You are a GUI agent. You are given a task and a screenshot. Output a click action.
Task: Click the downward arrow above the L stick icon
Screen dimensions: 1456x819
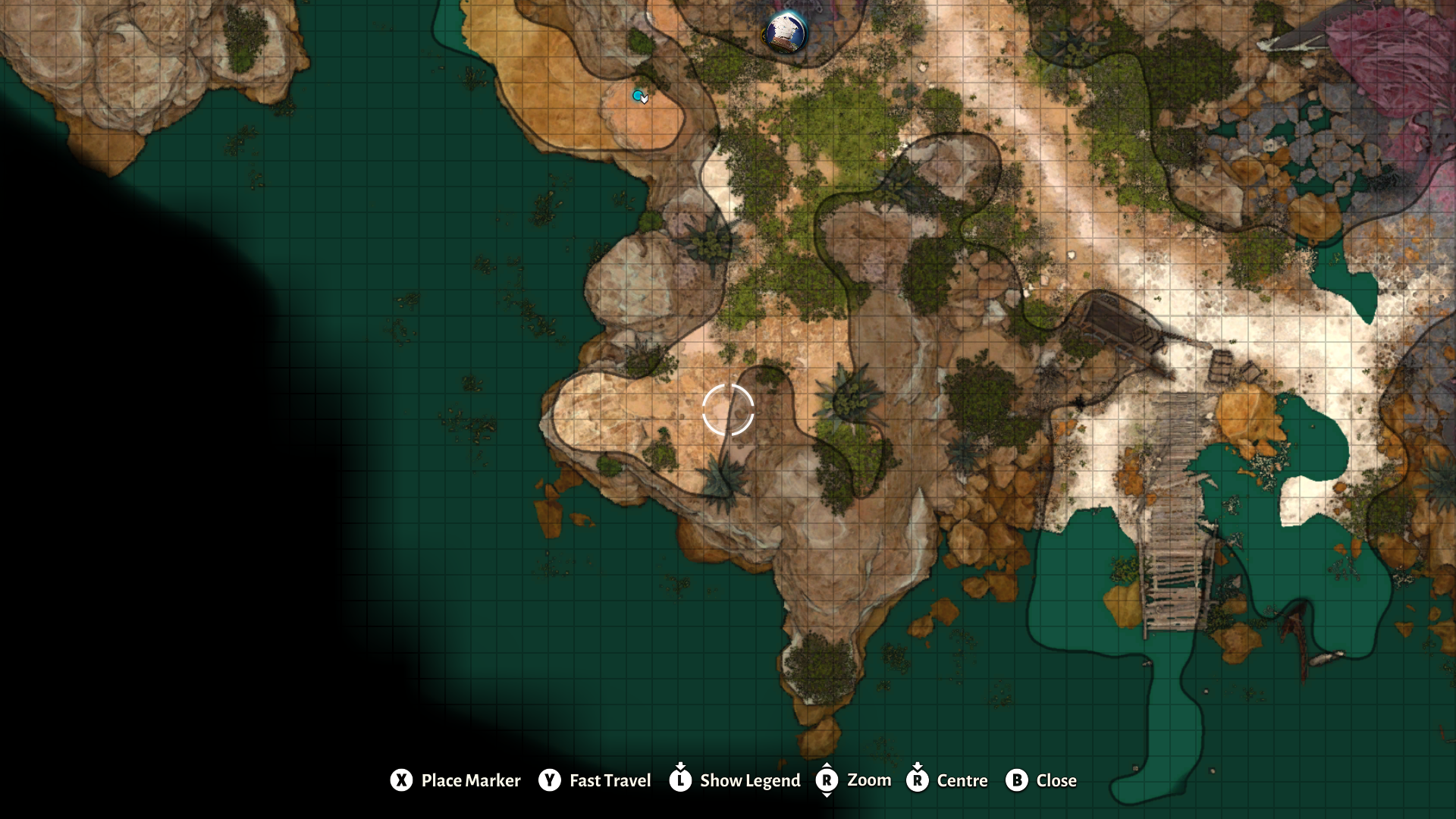coord(680,767)
